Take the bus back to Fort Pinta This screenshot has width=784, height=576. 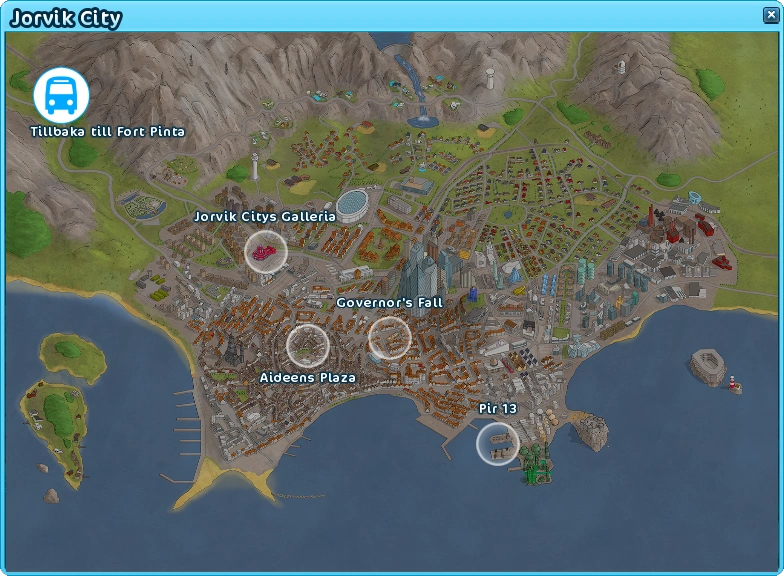point(61,95)
